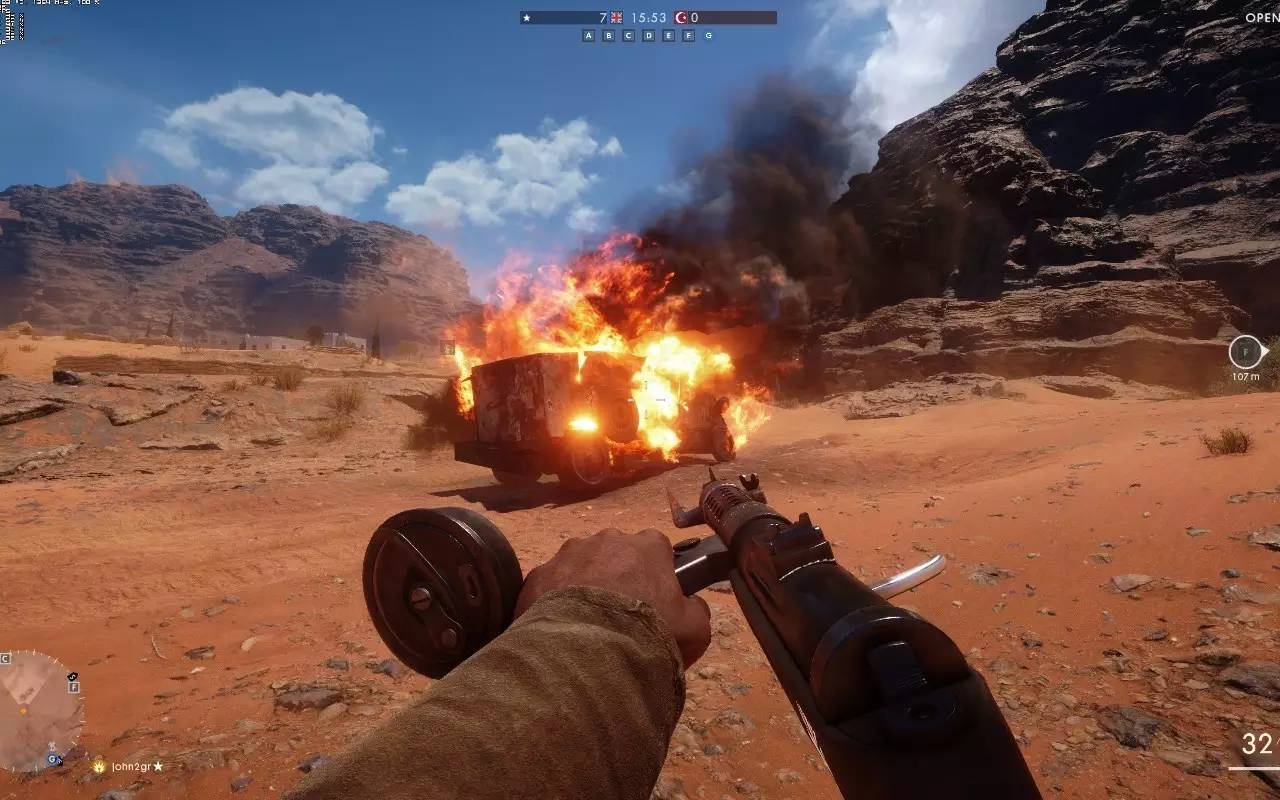Select objective flag B in top bar
Screen dimensions: 1280x800
[608, 36]
